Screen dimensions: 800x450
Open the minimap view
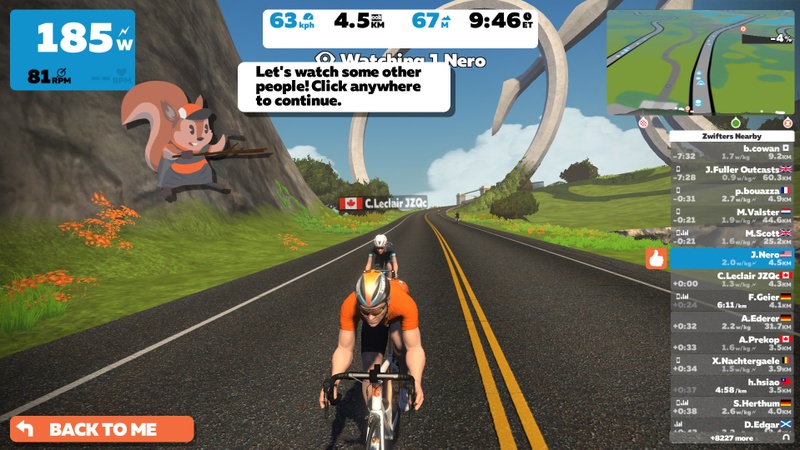click(701, 61)
